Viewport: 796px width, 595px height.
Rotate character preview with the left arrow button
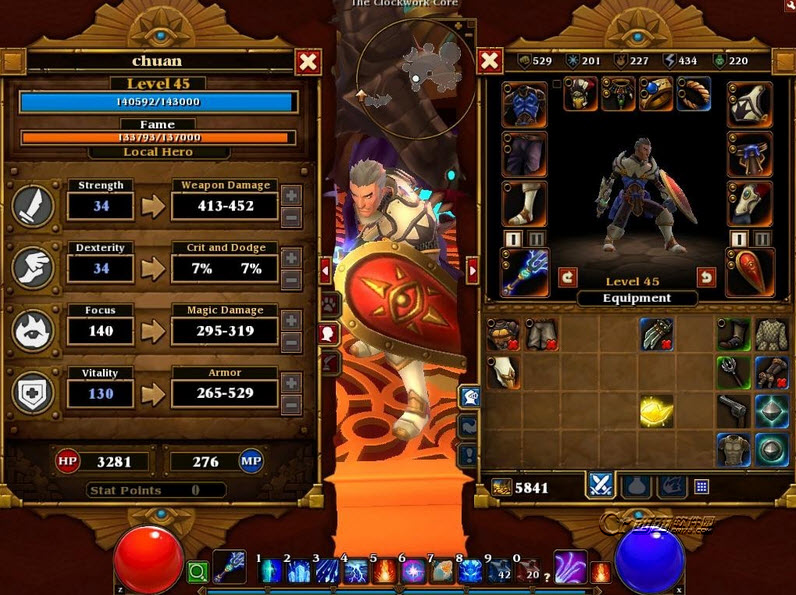567,277
